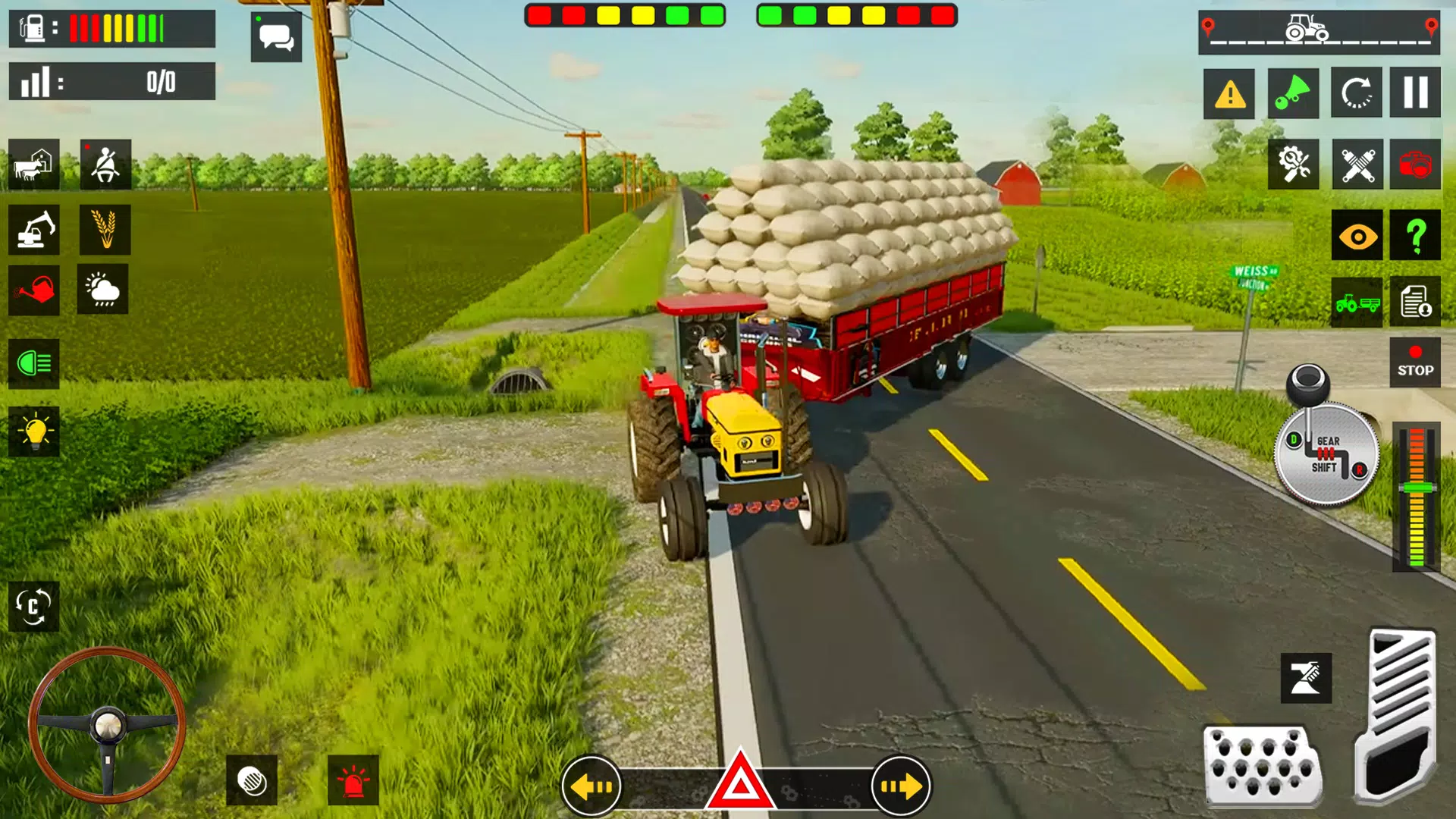Click the circular reset arrow button
1456x819 pixels.
click(1356, 93)
